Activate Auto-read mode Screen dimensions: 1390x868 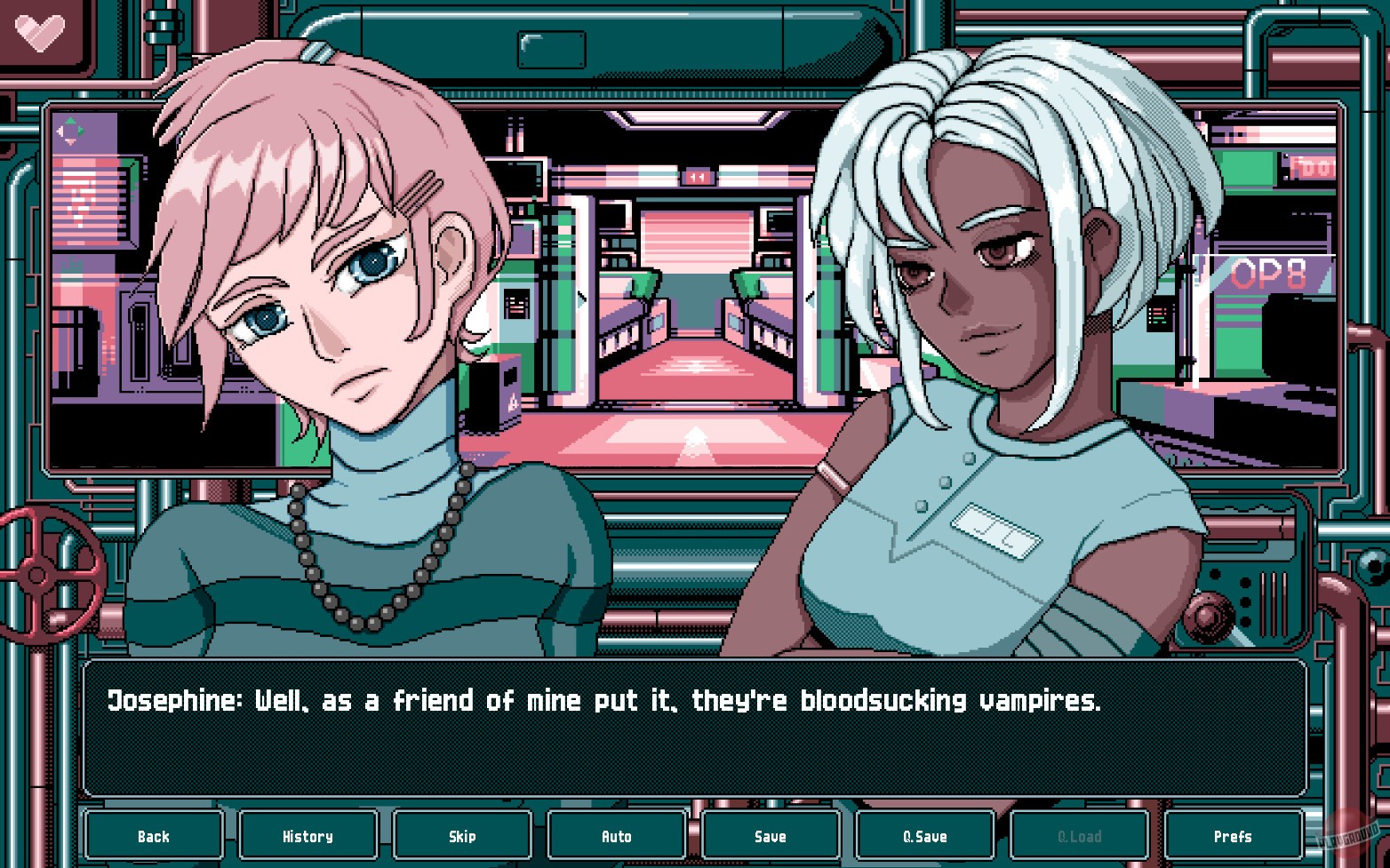[x=616, y=835]
